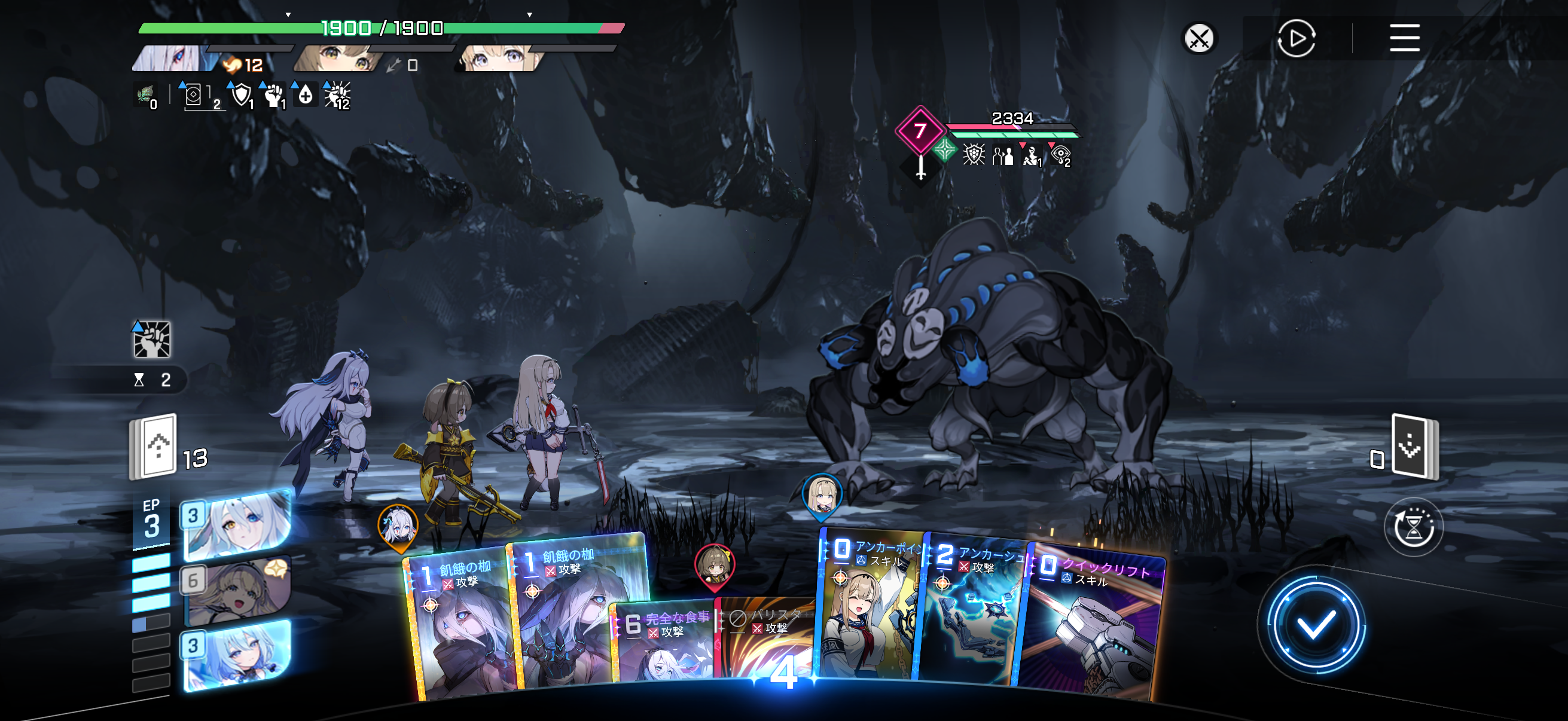Tap the fist burst icon above turn counter

(x=151, y=340)
